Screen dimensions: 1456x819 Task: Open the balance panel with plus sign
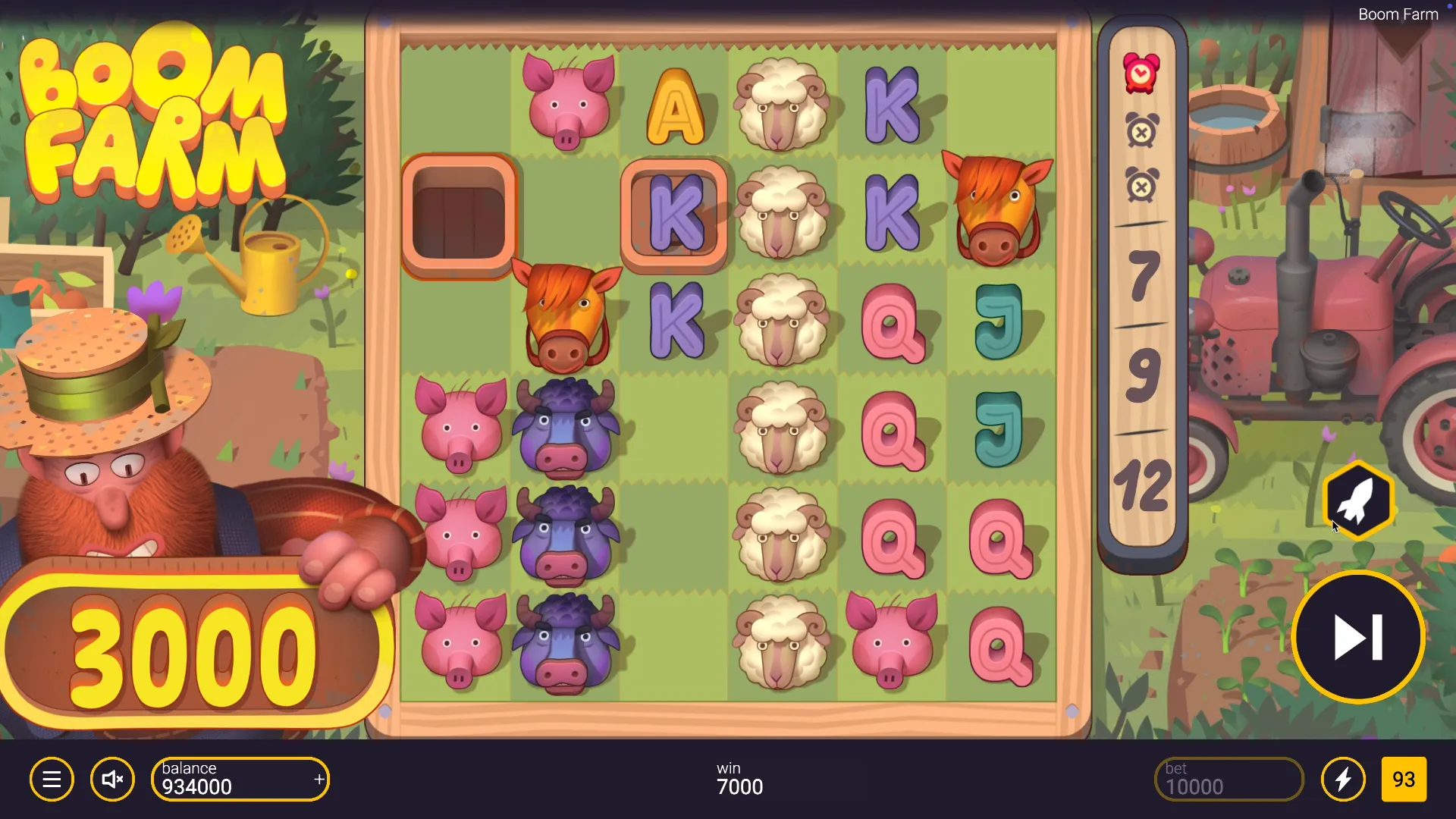(240, 780)
